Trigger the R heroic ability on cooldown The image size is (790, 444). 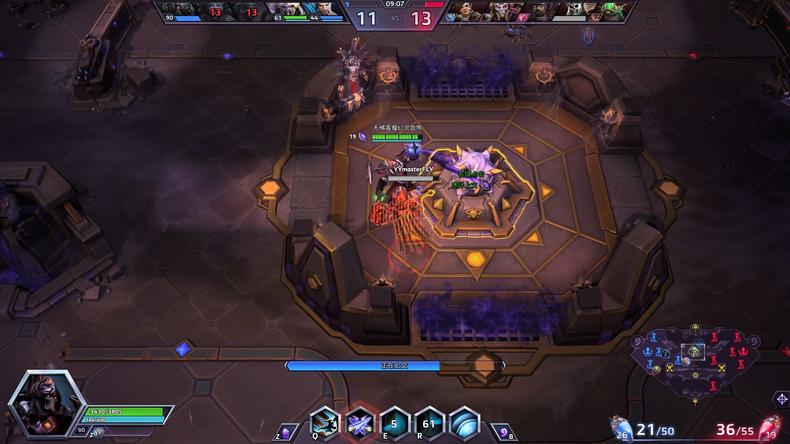pos(429,424)
